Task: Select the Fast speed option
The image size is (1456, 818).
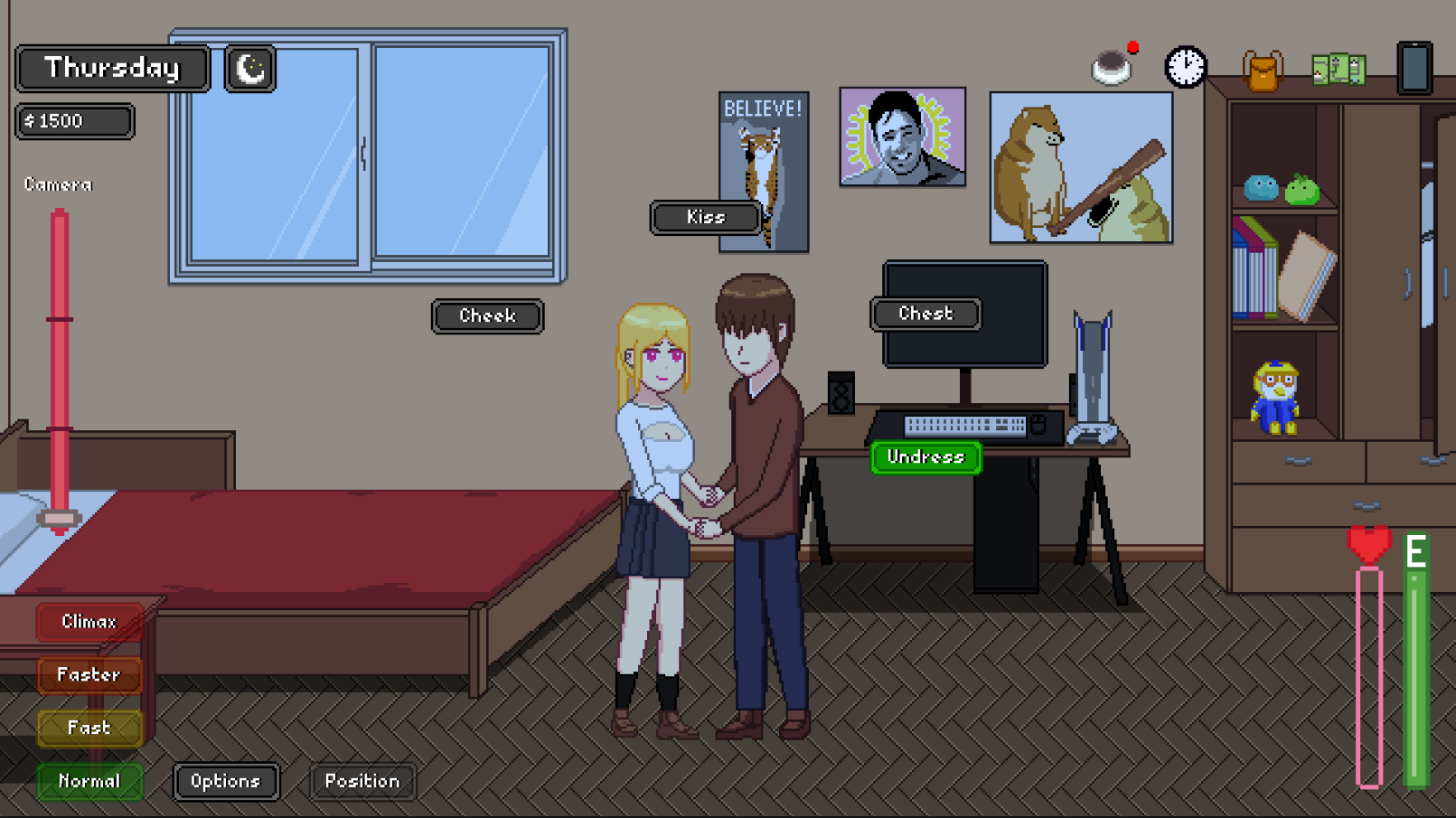Action: (89, 729)
